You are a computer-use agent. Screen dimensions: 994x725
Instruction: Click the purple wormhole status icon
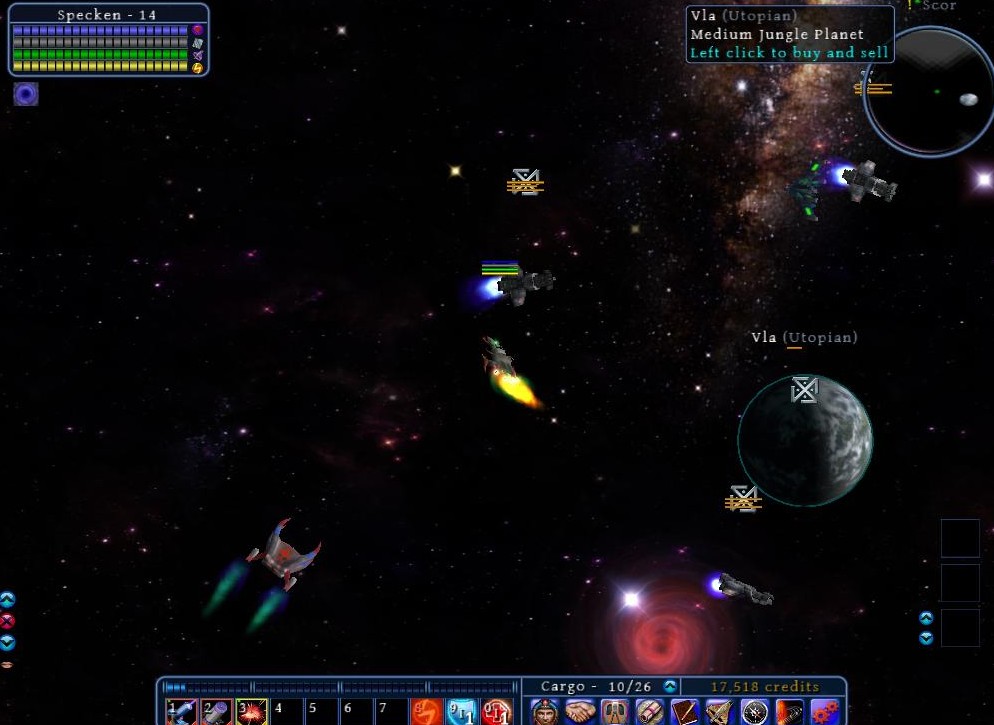click(26, 94)
